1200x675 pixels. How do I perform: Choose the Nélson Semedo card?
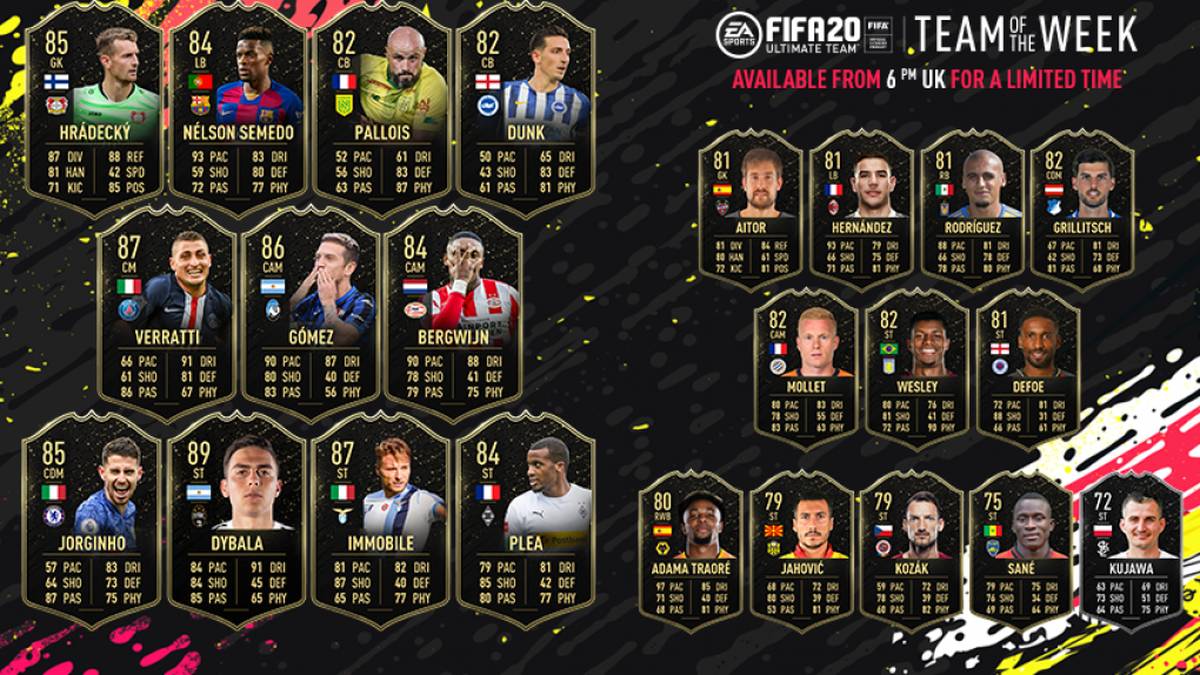[238, 110]
